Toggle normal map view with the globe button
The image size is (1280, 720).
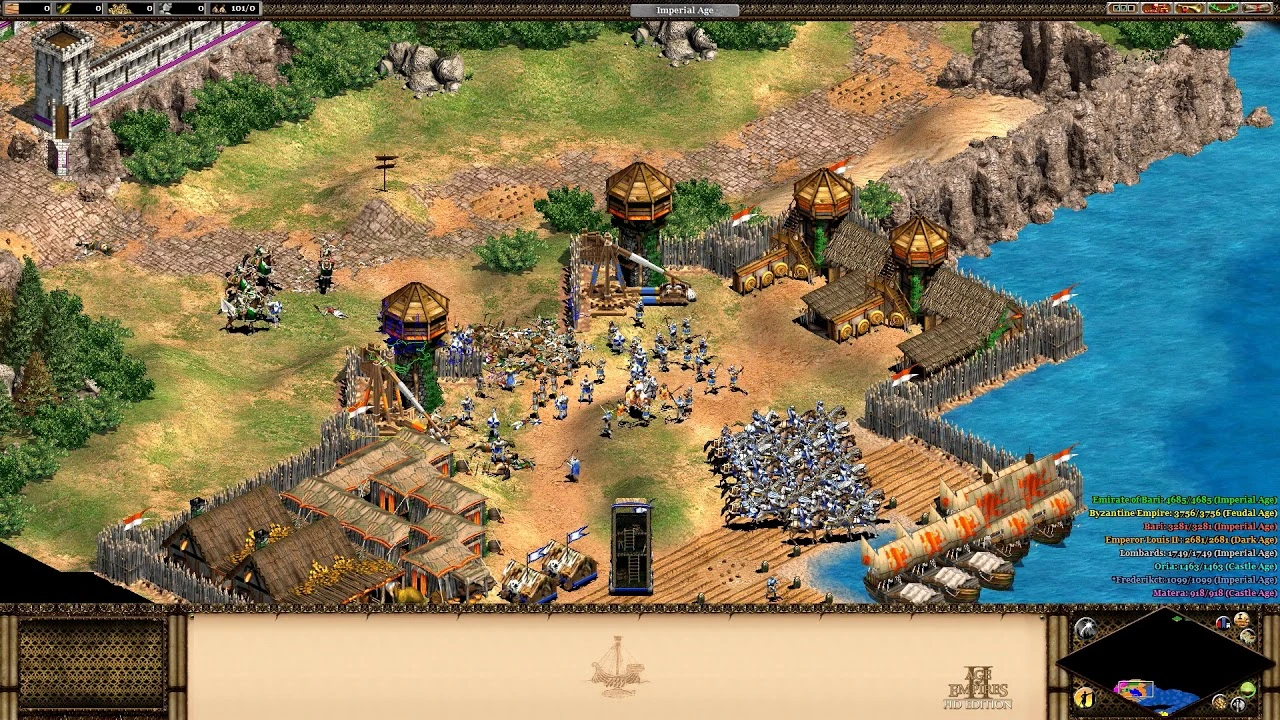(1247, 689)
